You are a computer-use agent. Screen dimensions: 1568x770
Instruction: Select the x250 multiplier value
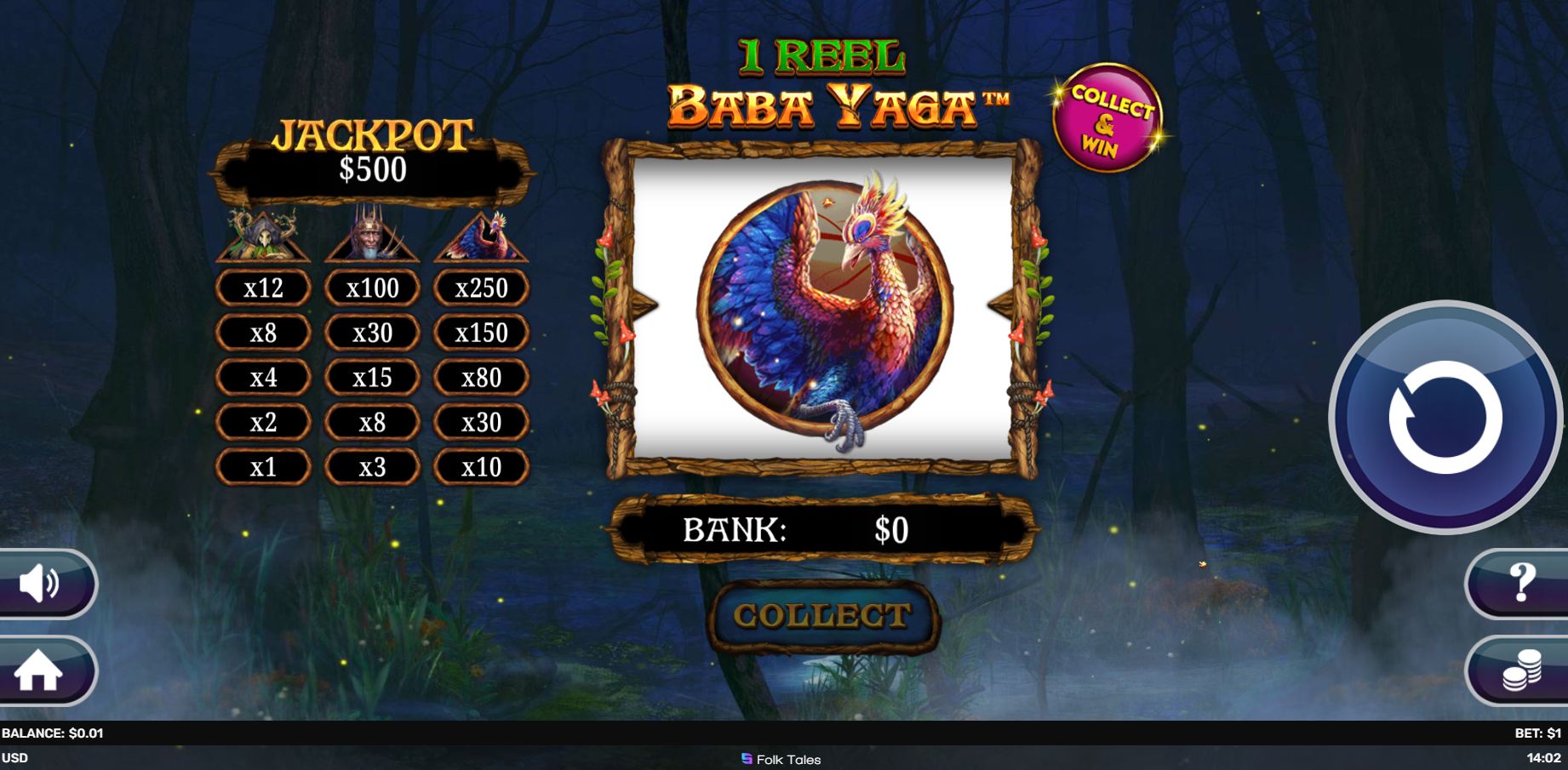click(x=481, y=288)
